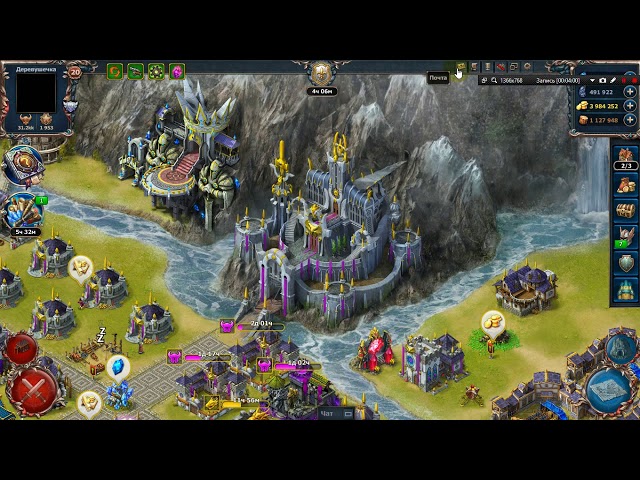Add more meat resource with plus button
640x480 pixels.
(630, 120)
